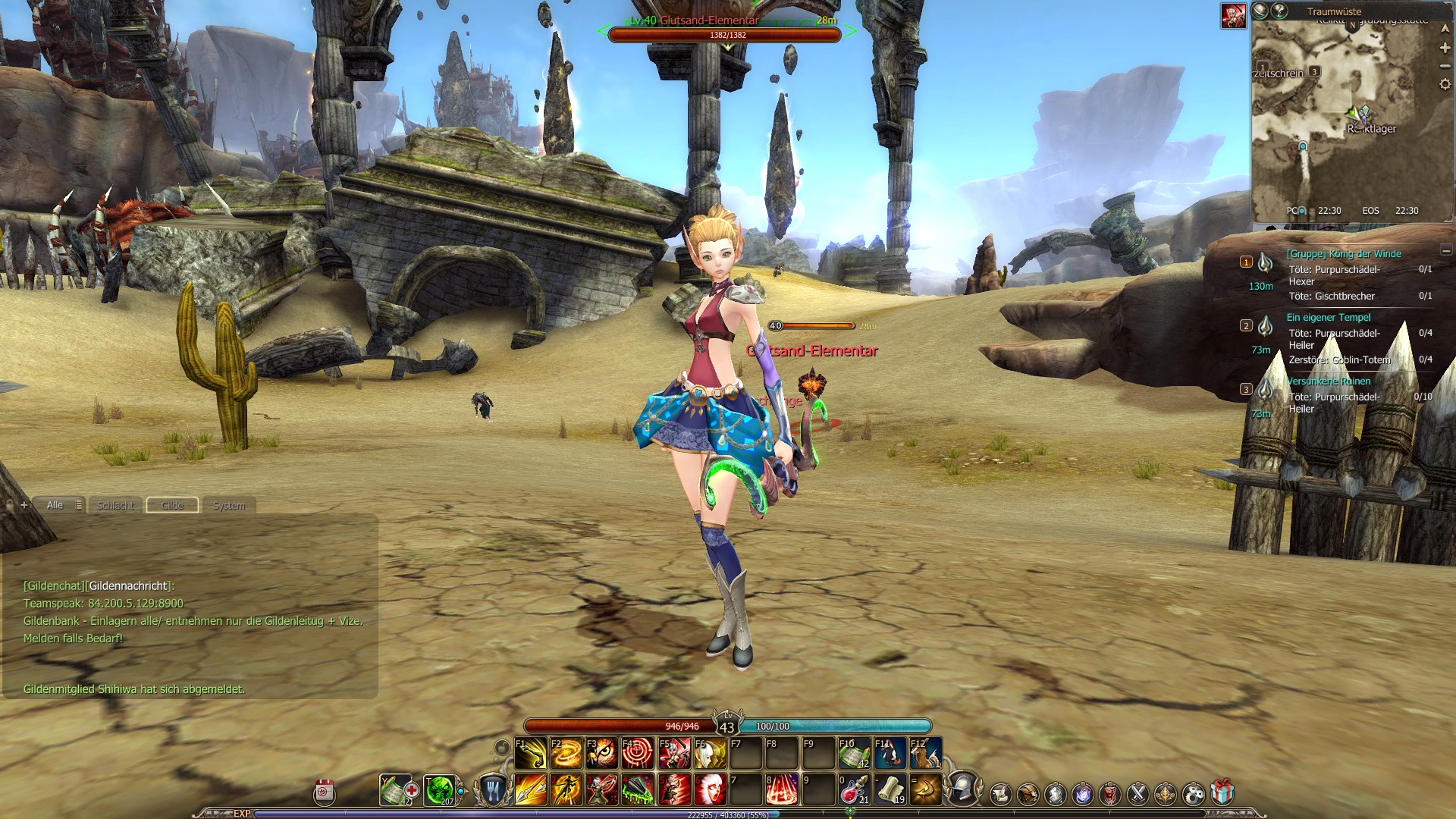
Task: Show the Alle chat tab
Action: (55, 505)
